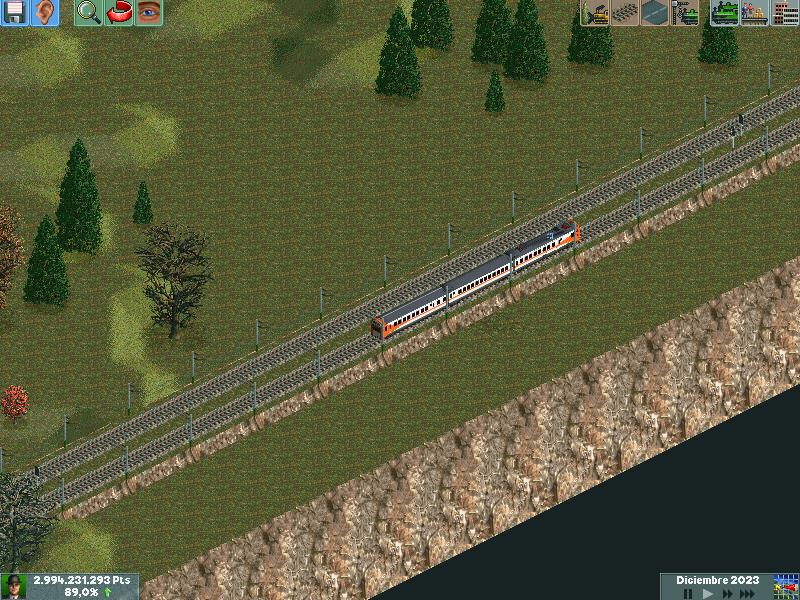The width and height of the screenshot is (800, 600).
Task: Pause the game simulation
Action: coord(688,593)
